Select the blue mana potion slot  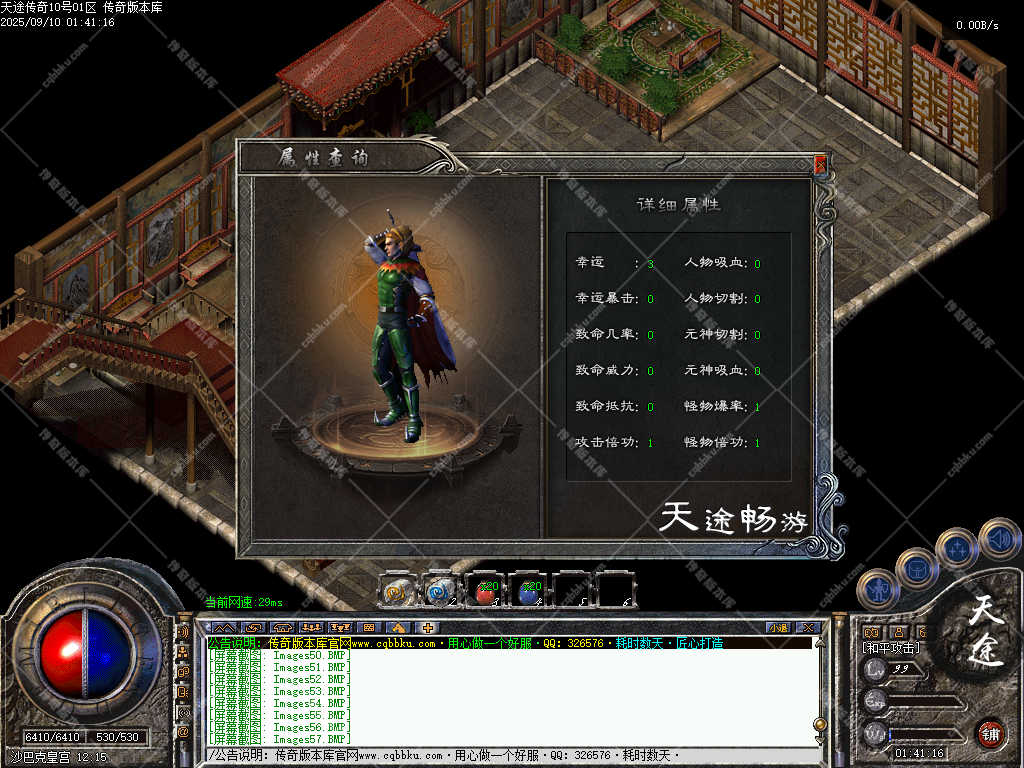point(529,591)
